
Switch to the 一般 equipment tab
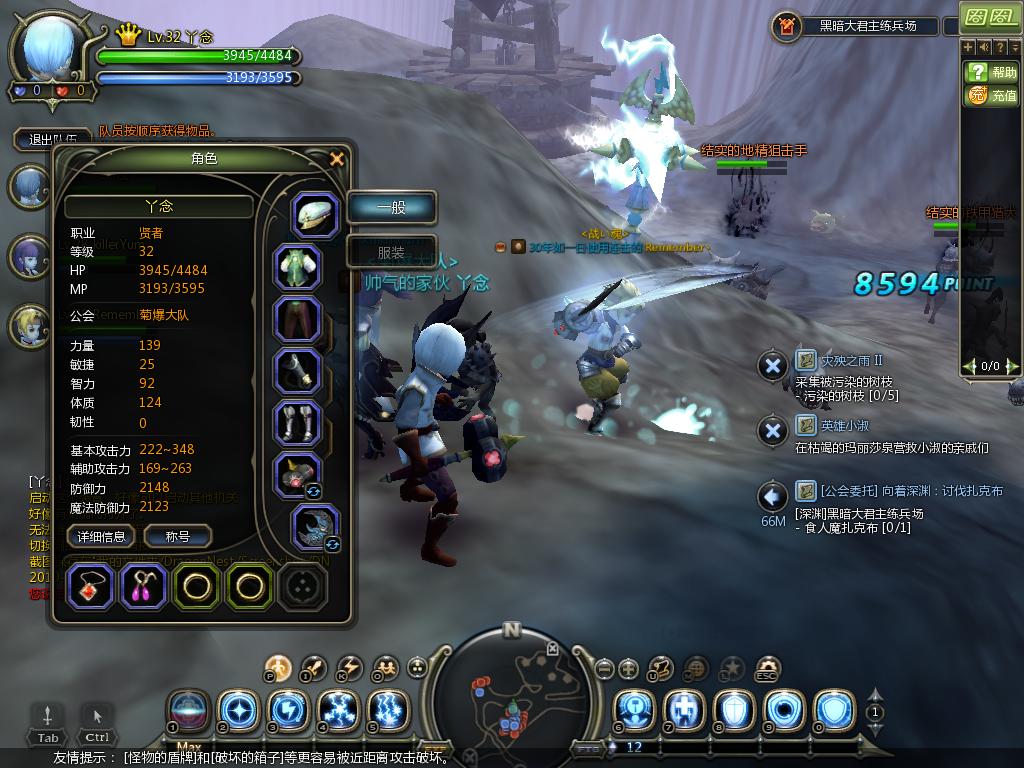click(x=391, y=208)
